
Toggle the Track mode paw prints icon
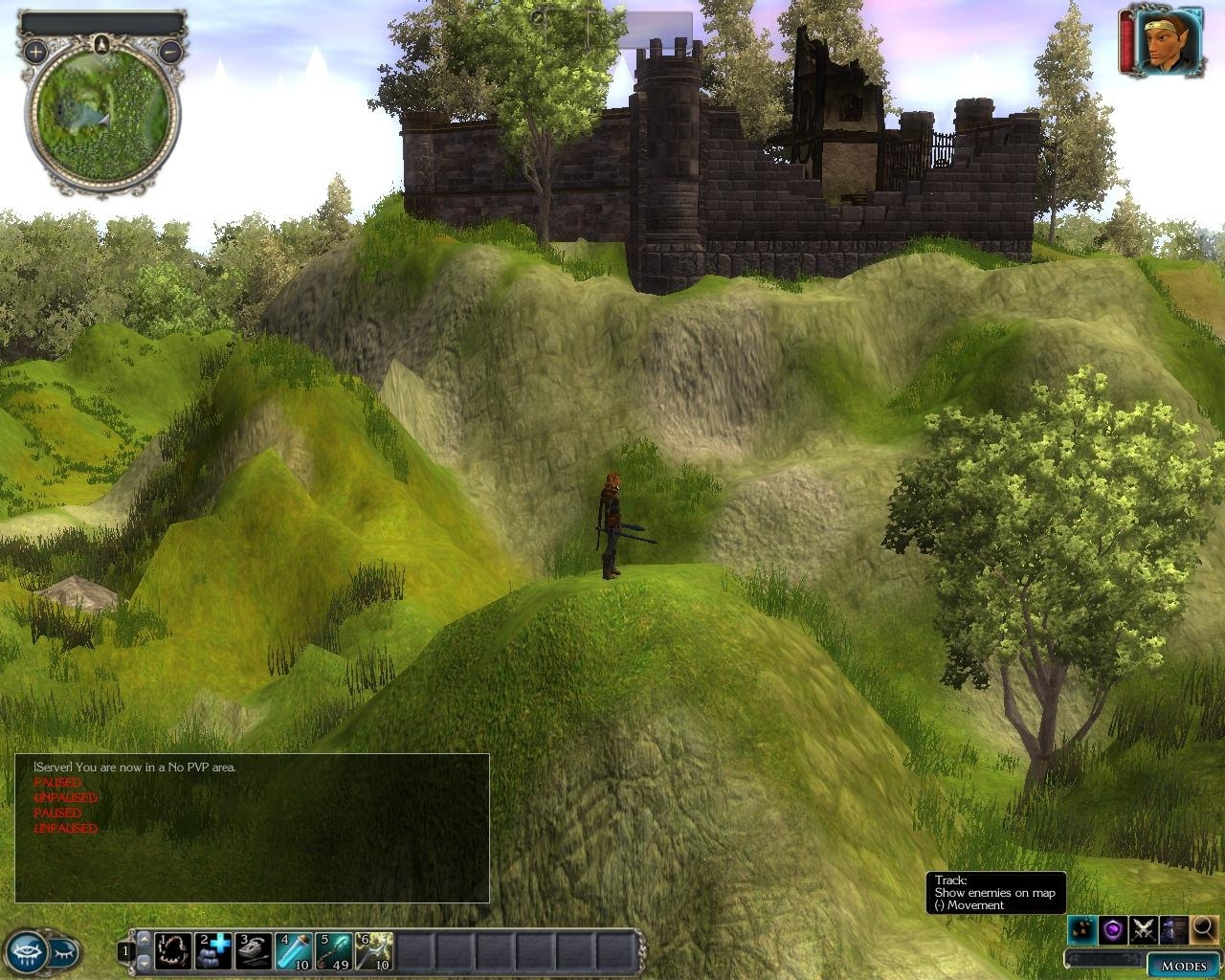click(x=1082, y=928)
